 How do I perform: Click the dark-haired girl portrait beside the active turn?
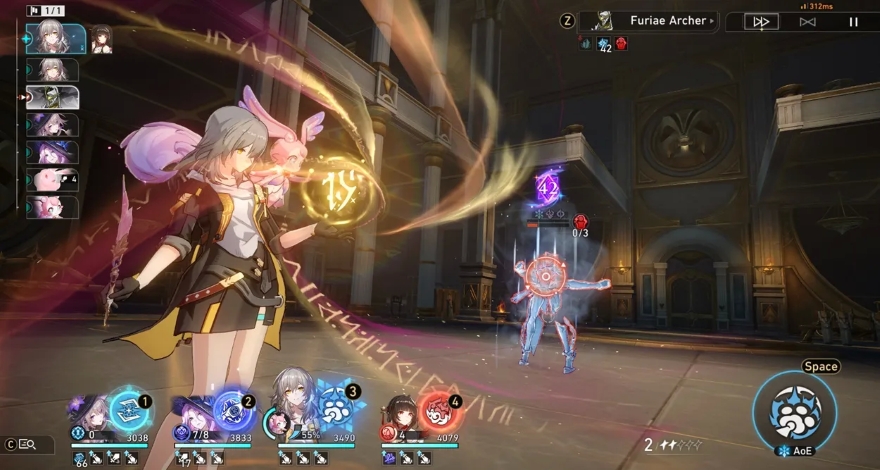tap(101, 39)
